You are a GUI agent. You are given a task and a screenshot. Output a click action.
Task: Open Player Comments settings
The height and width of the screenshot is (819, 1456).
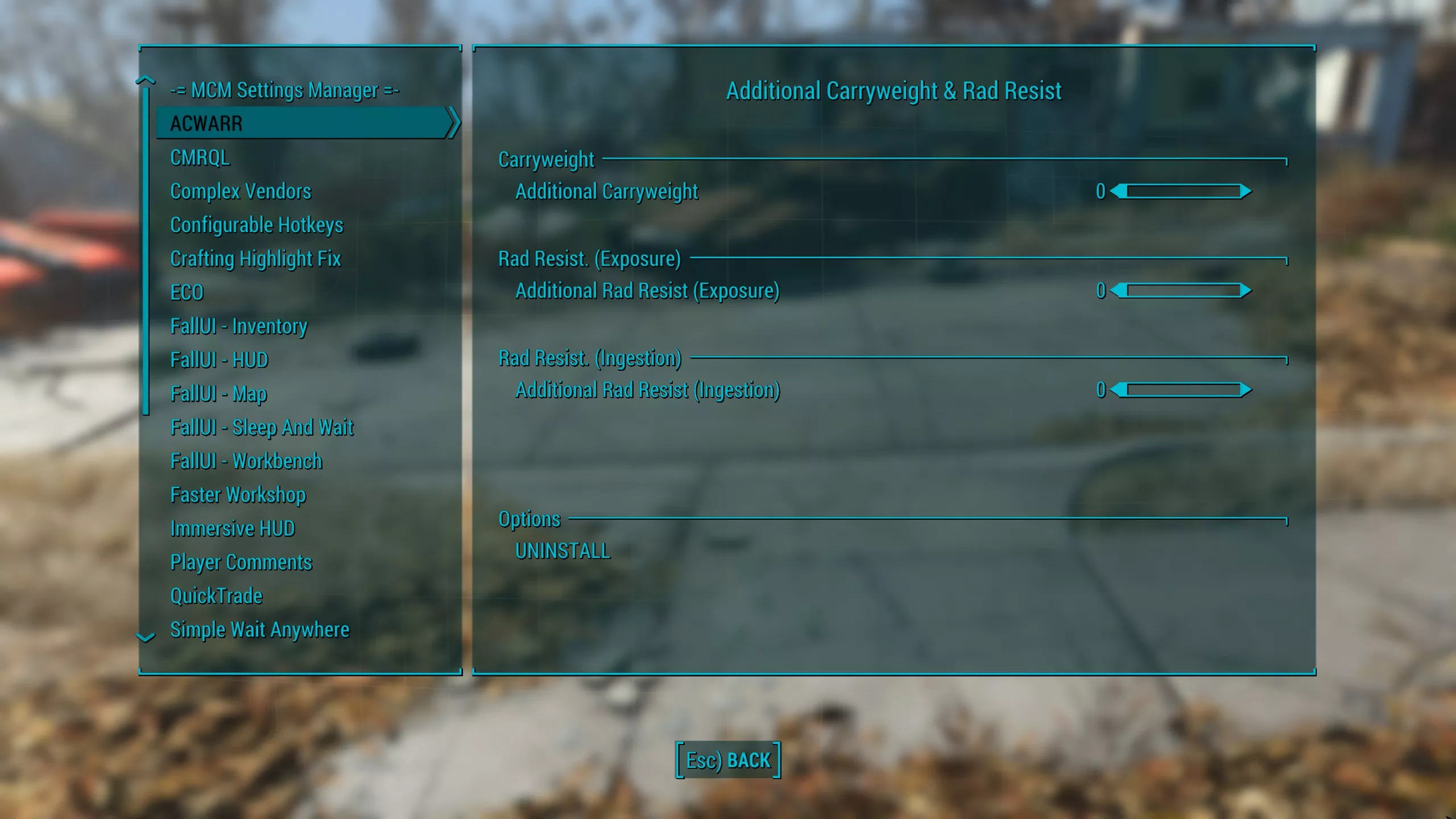click(241, 562)
